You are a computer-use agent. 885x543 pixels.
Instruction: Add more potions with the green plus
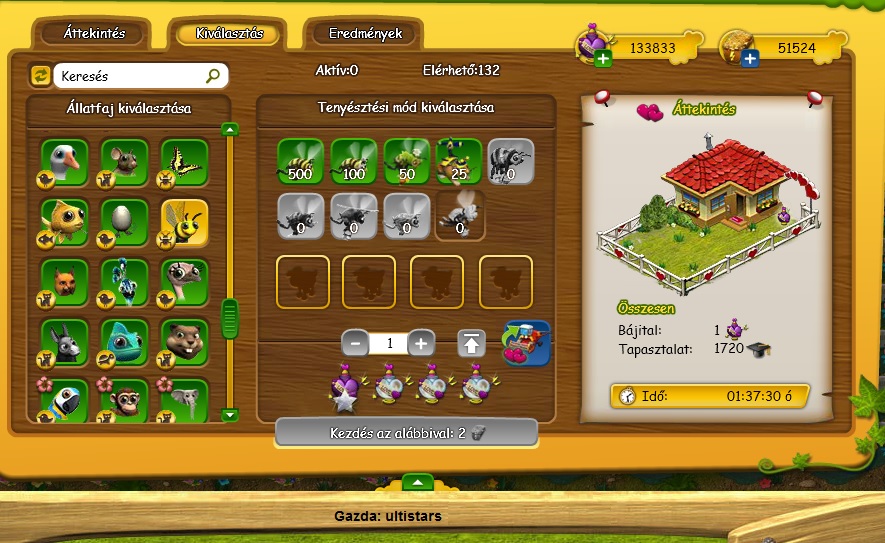click(603, 60)
